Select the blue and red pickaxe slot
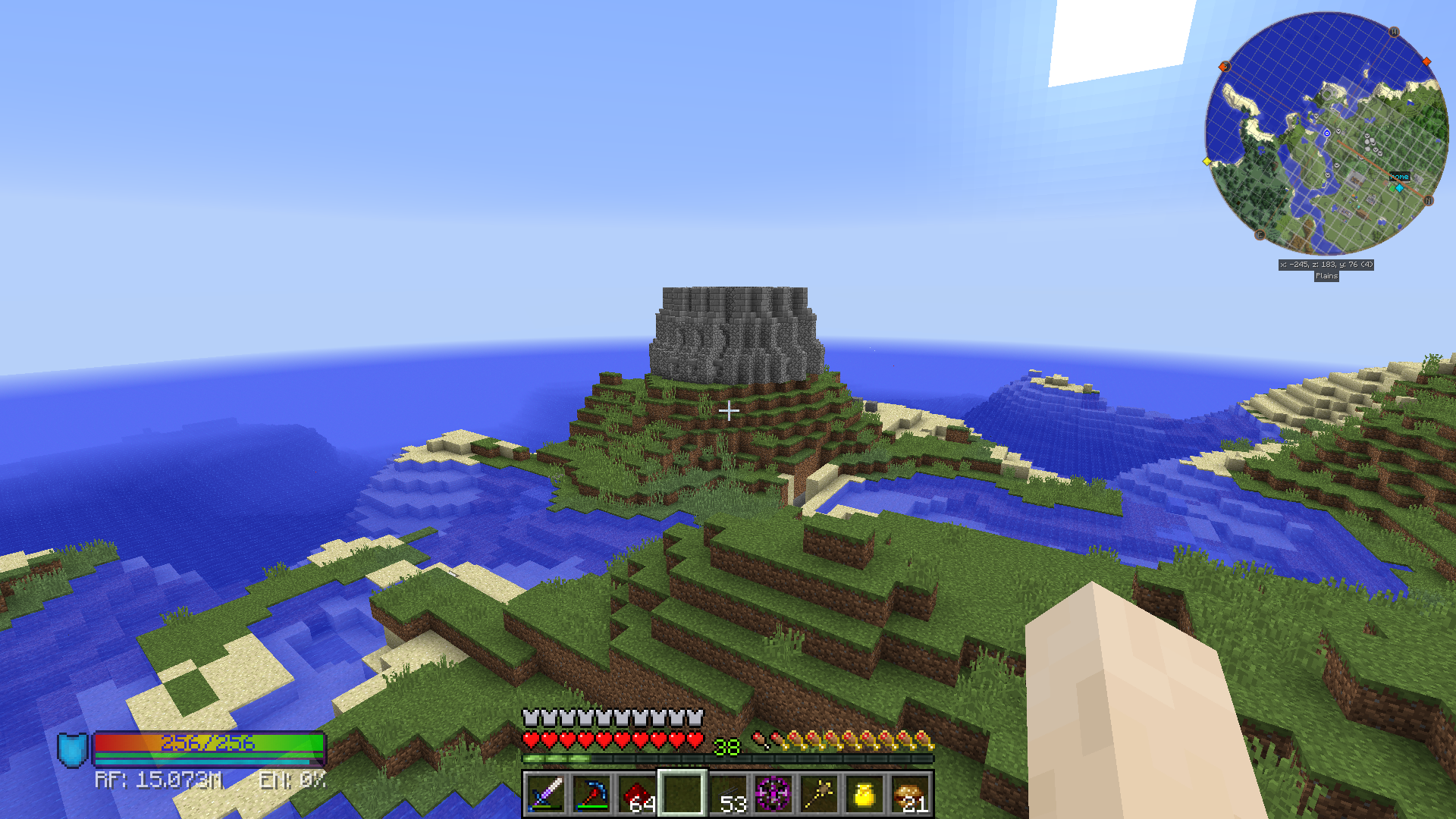The image size is (1456, 819). point(591,794)
